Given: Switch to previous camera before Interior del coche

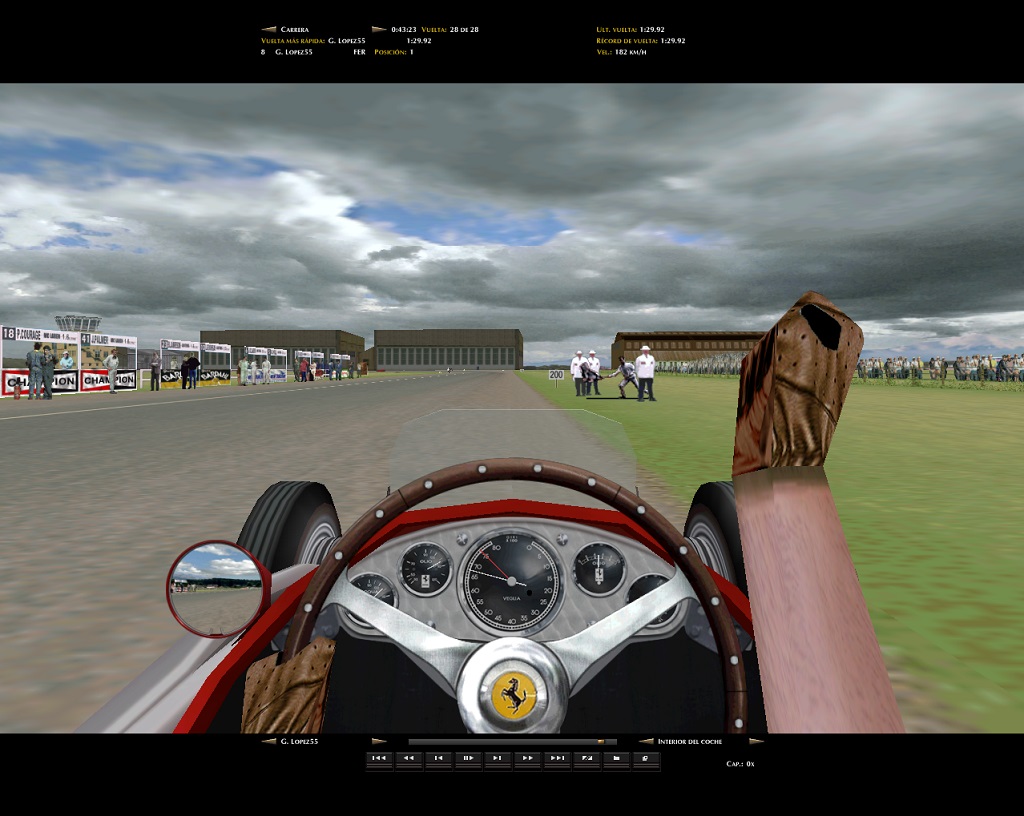Looking at the screenshot, I should (x=646, y=741).
